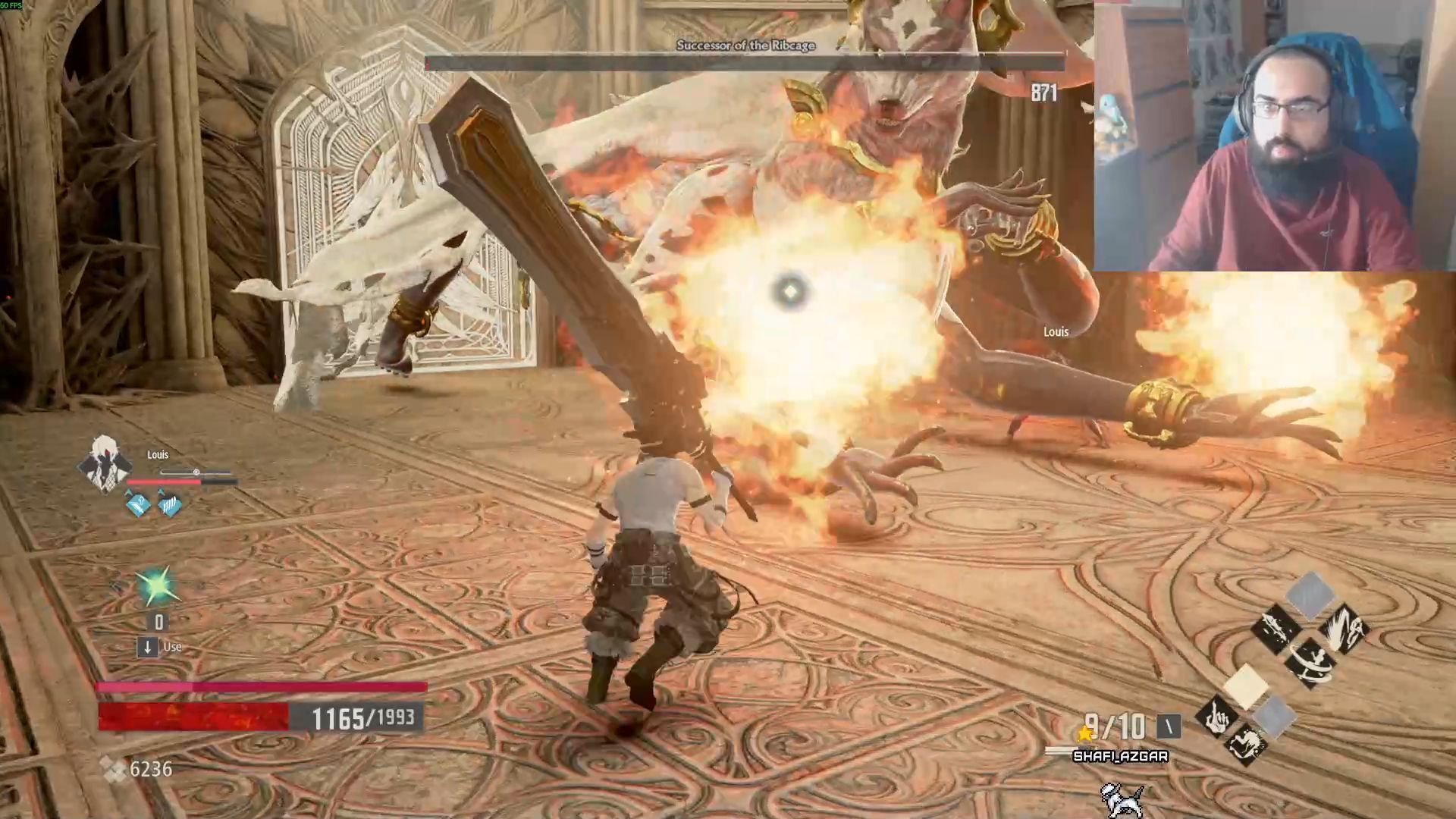This screenshot has width=1456, height=819.
Task: Click the streamer webcam overlay
Action: tap(1274, 136)
